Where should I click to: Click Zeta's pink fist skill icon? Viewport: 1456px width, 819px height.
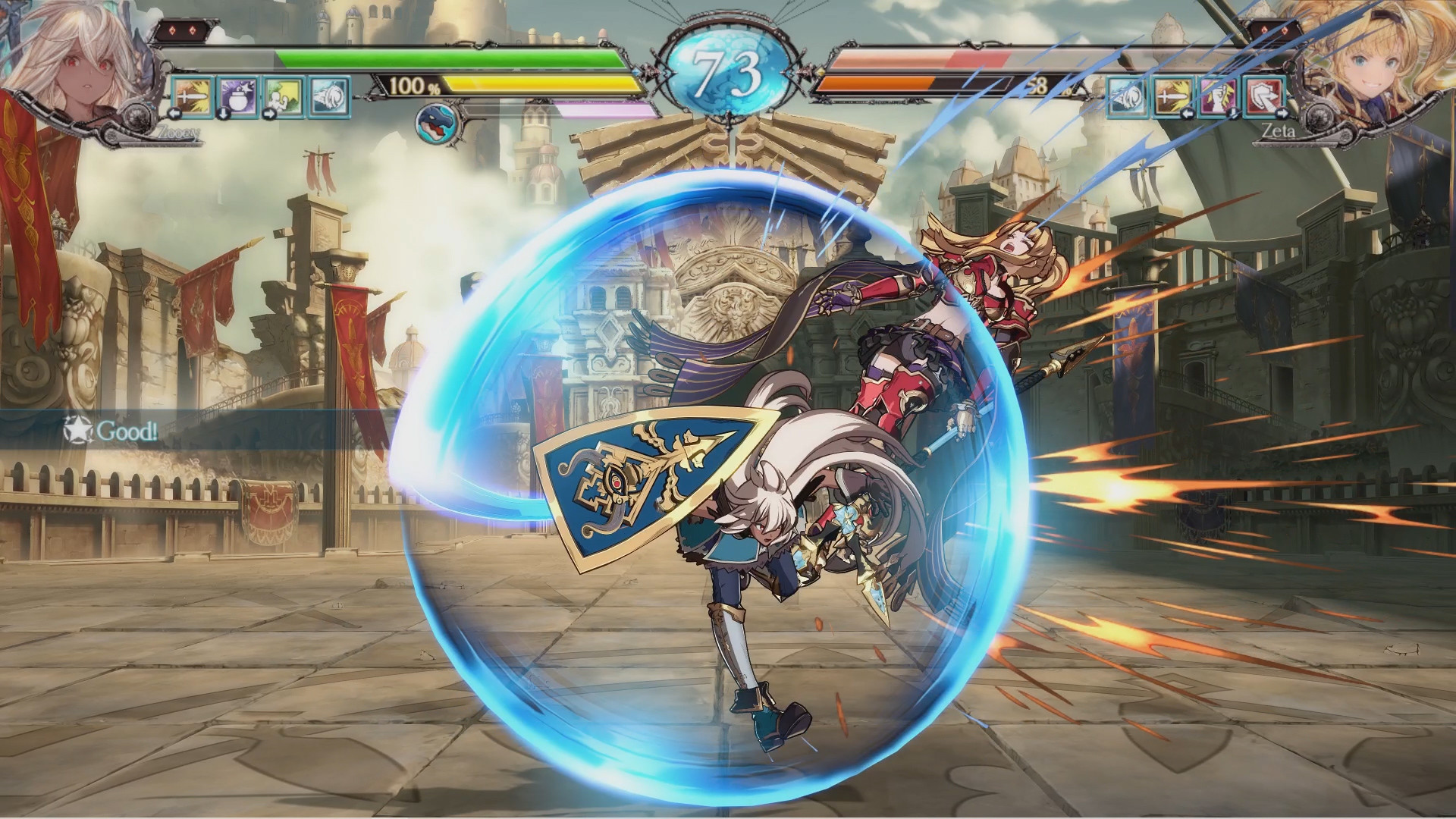pyautogui.click(x=1219, y=96)
